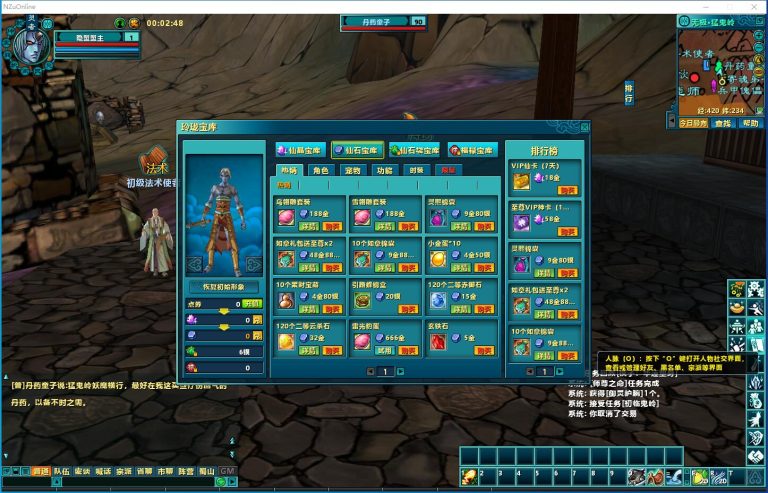The image size is (768, 493).
Task: Switch chat to the 队伍 channel
Action: pyautogui.click(x=62, y=470)
